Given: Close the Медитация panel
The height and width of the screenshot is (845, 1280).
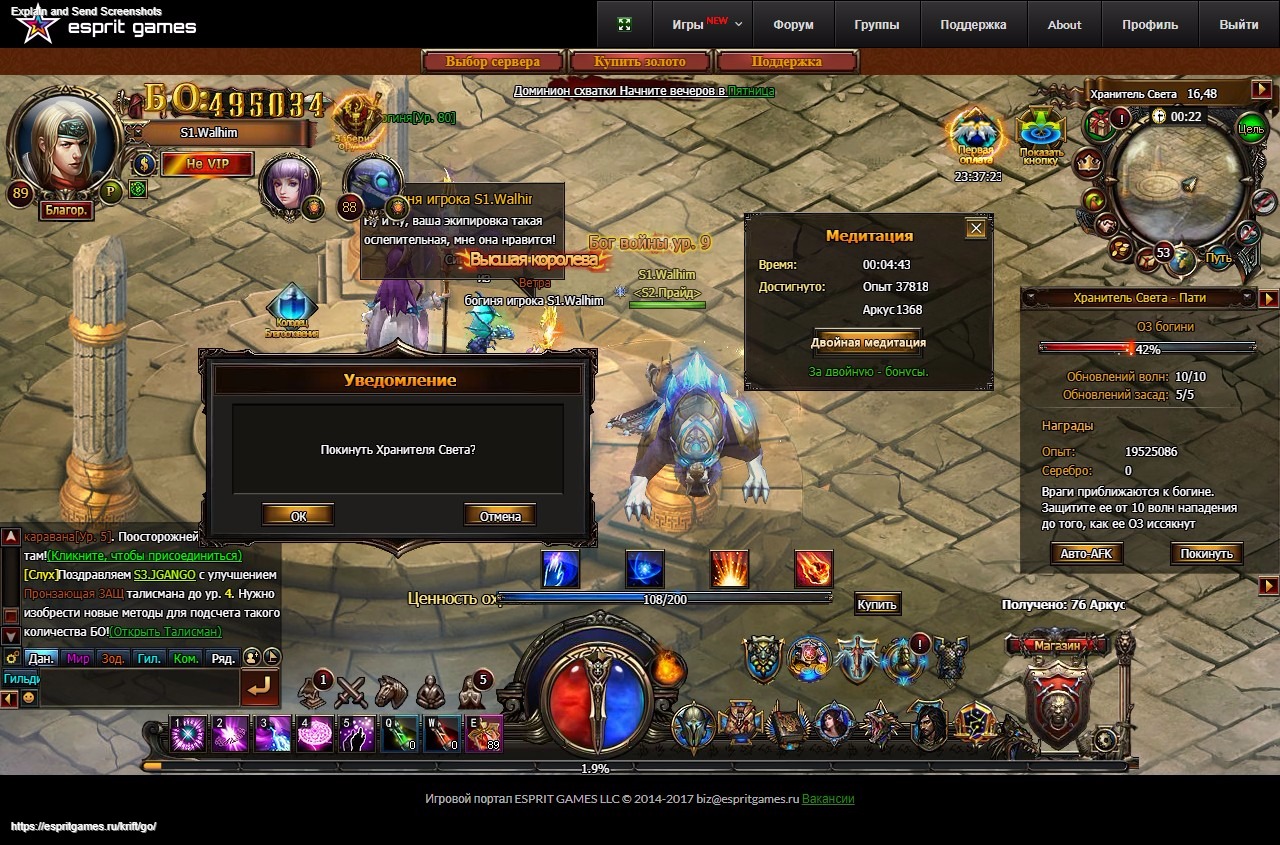Looking at the screenshot, I should coord(976,229).
